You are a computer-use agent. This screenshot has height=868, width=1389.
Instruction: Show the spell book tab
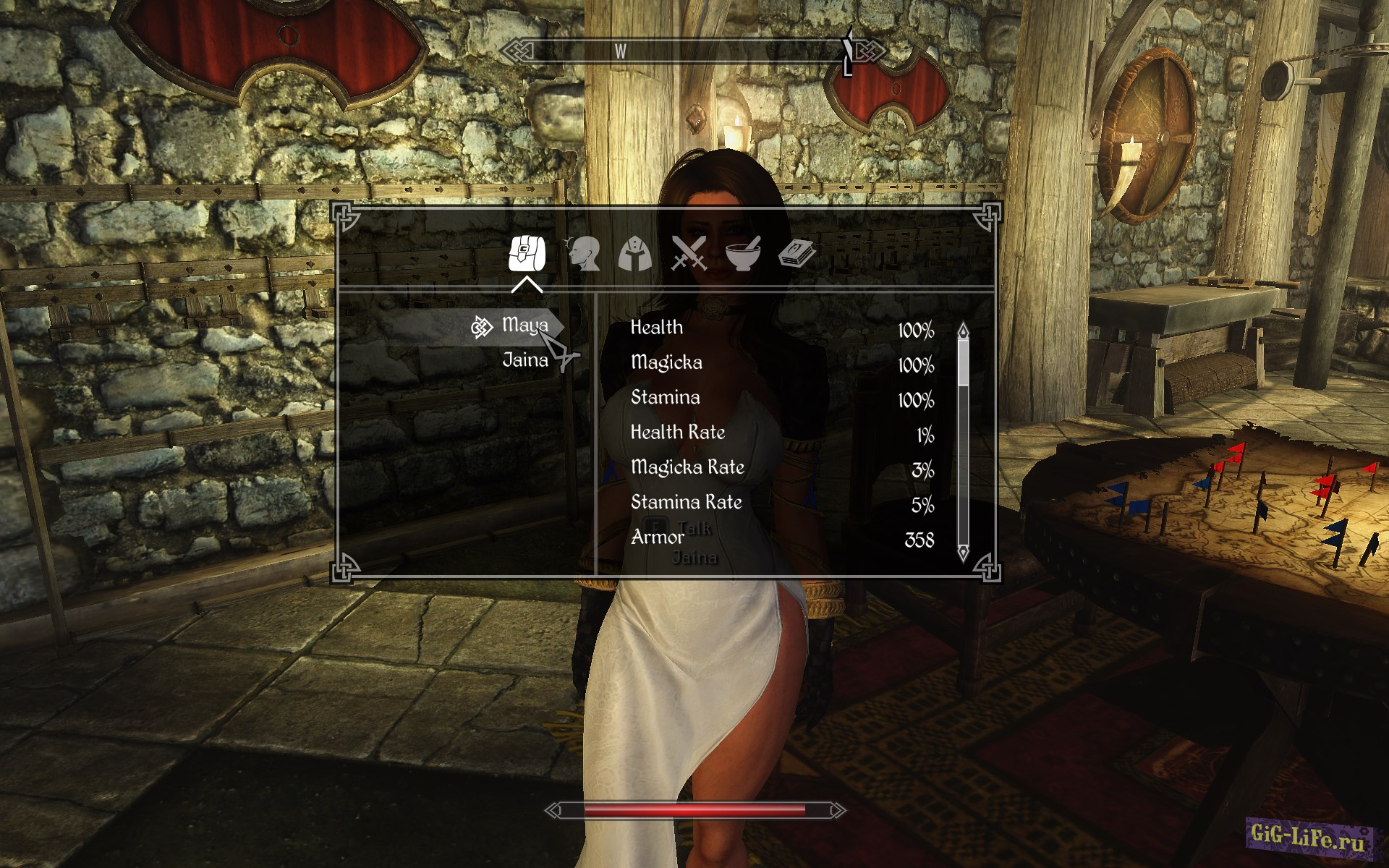tap(797, 254)
